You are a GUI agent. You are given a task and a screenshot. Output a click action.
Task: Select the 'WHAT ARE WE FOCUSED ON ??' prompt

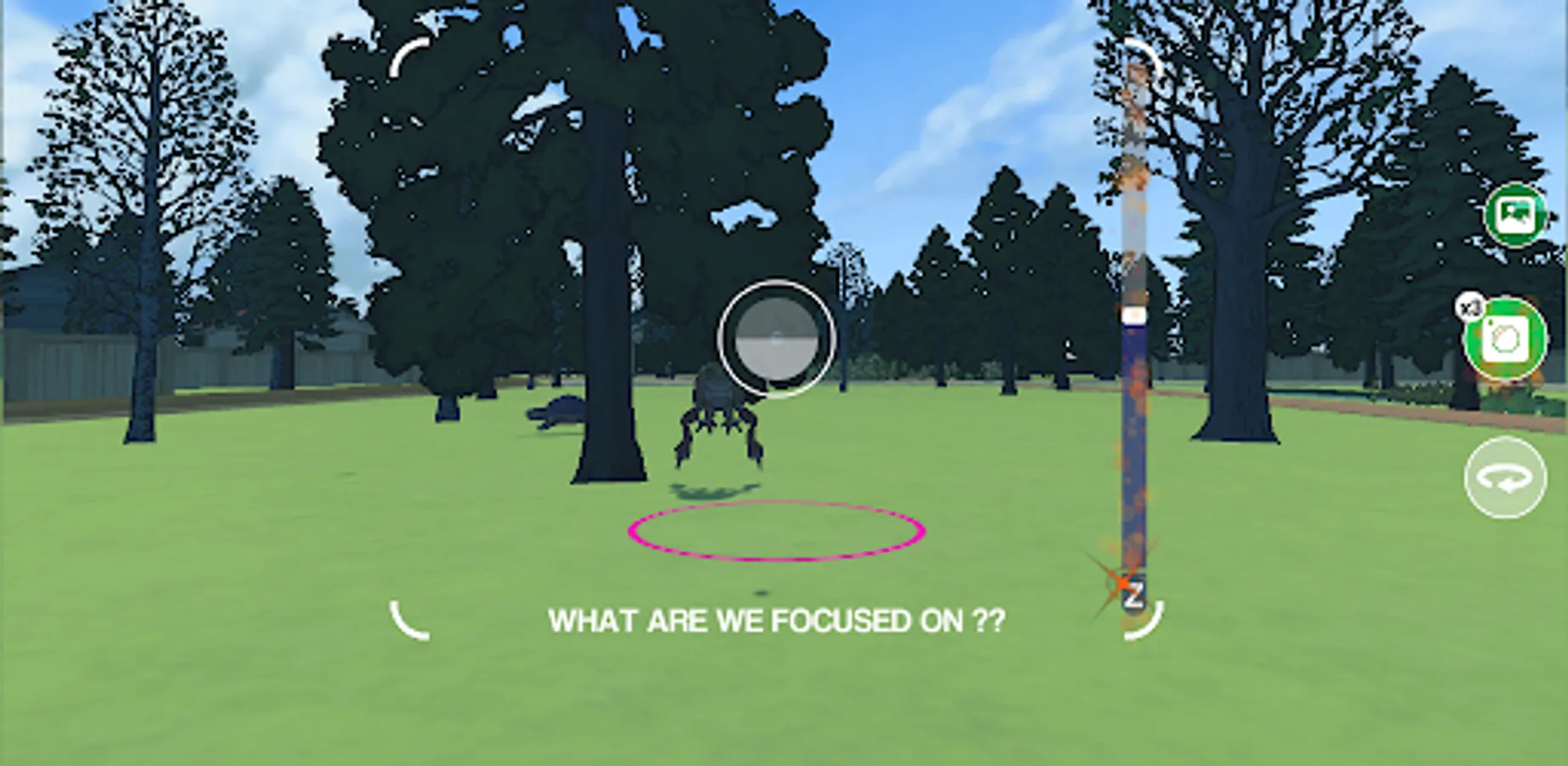tap(777, 620)
